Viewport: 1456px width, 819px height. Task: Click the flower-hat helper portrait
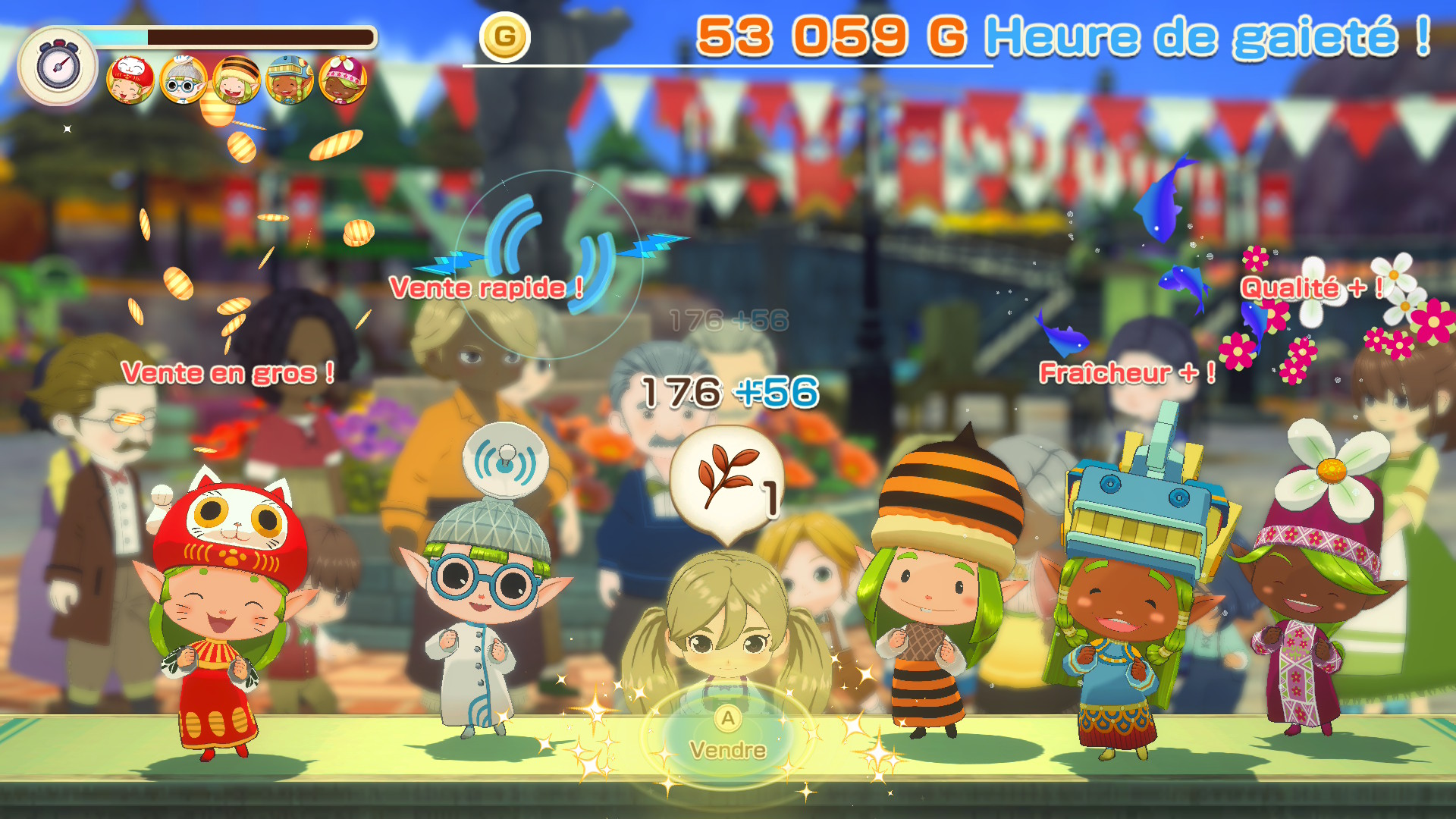click(343, 80)
